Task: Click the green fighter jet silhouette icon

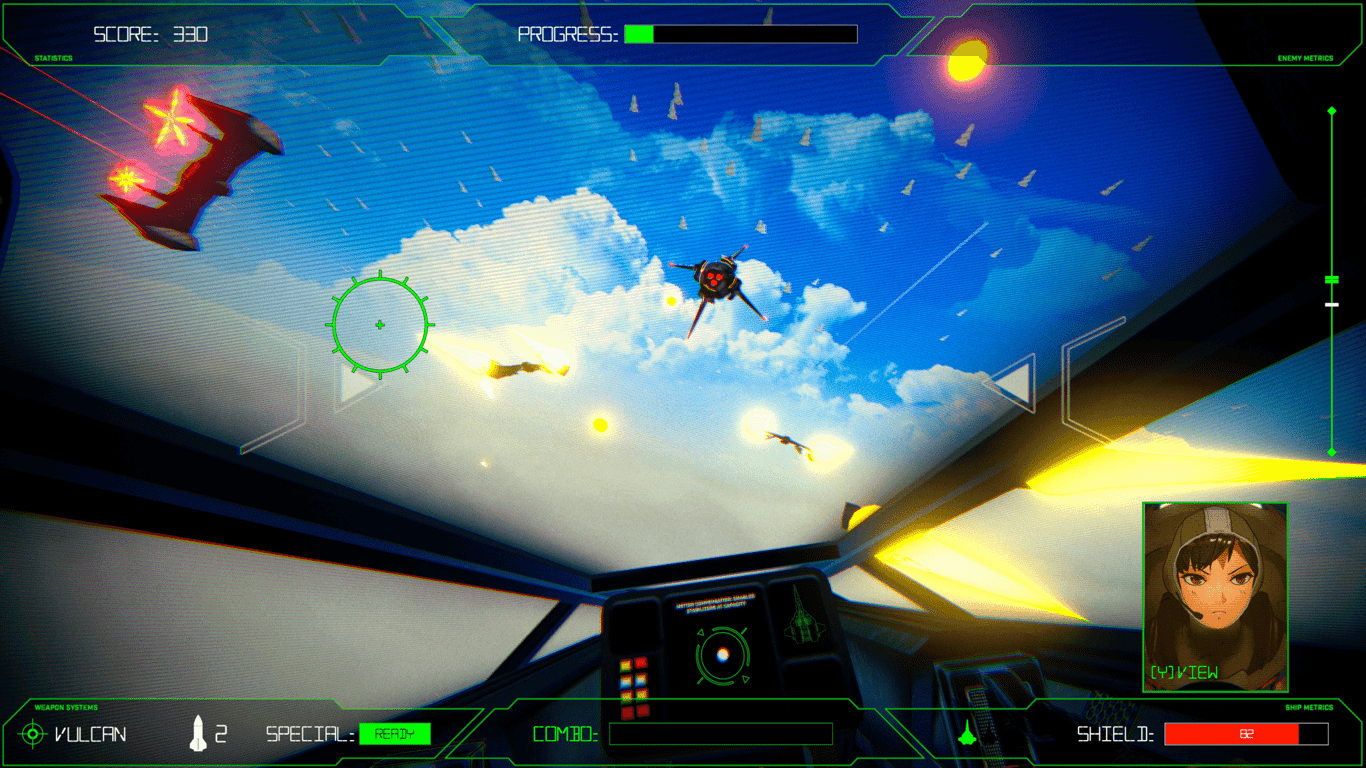Action: pos(968,733)
